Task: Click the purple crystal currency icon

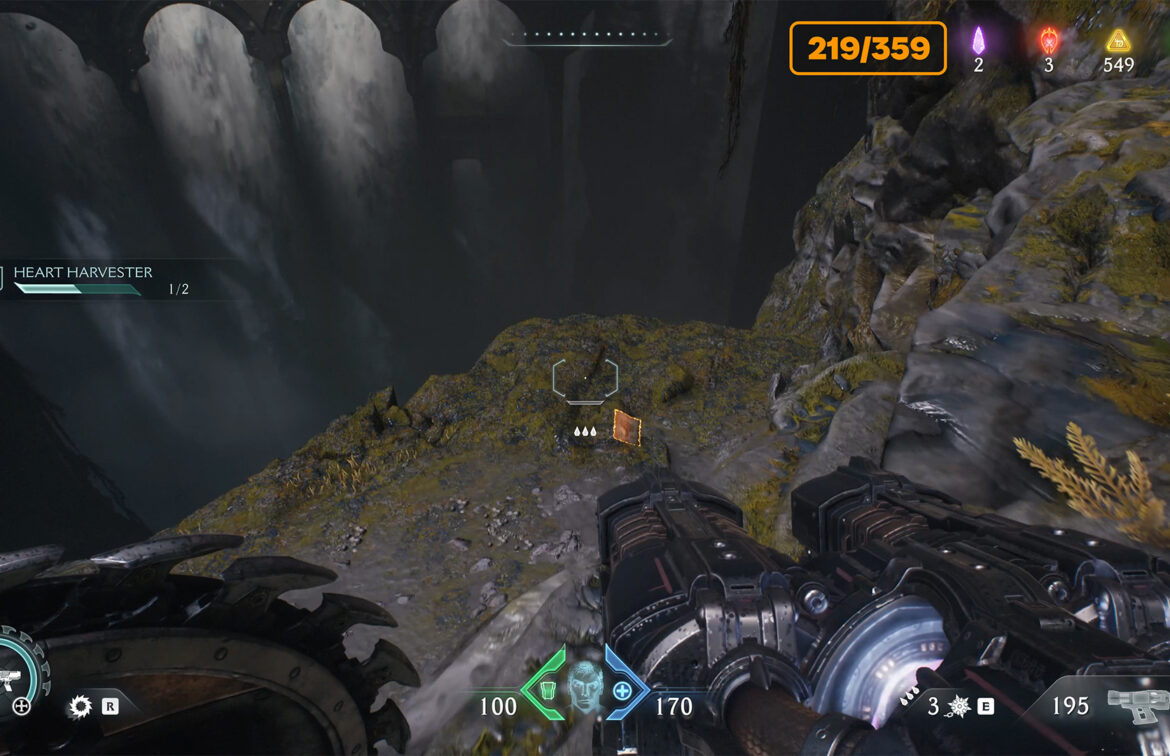Action: pyautogui.click(x=979, y=41)
